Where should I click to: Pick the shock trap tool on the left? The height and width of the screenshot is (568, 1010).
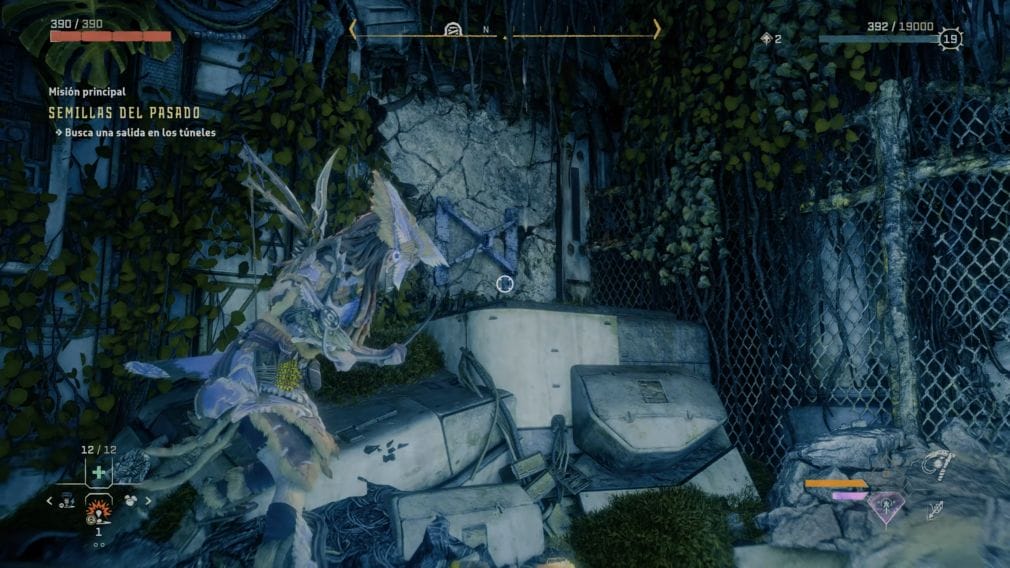[x=67, y=501]
